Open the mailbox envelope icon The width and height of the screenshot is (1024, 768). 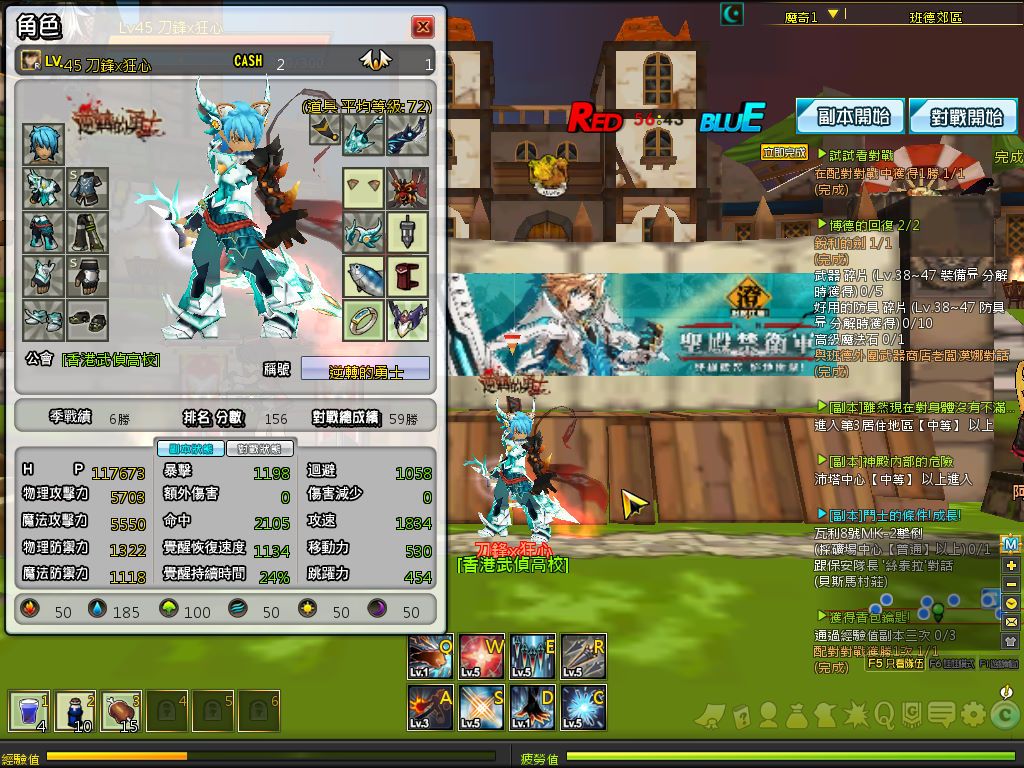(x=1011, y=622)
